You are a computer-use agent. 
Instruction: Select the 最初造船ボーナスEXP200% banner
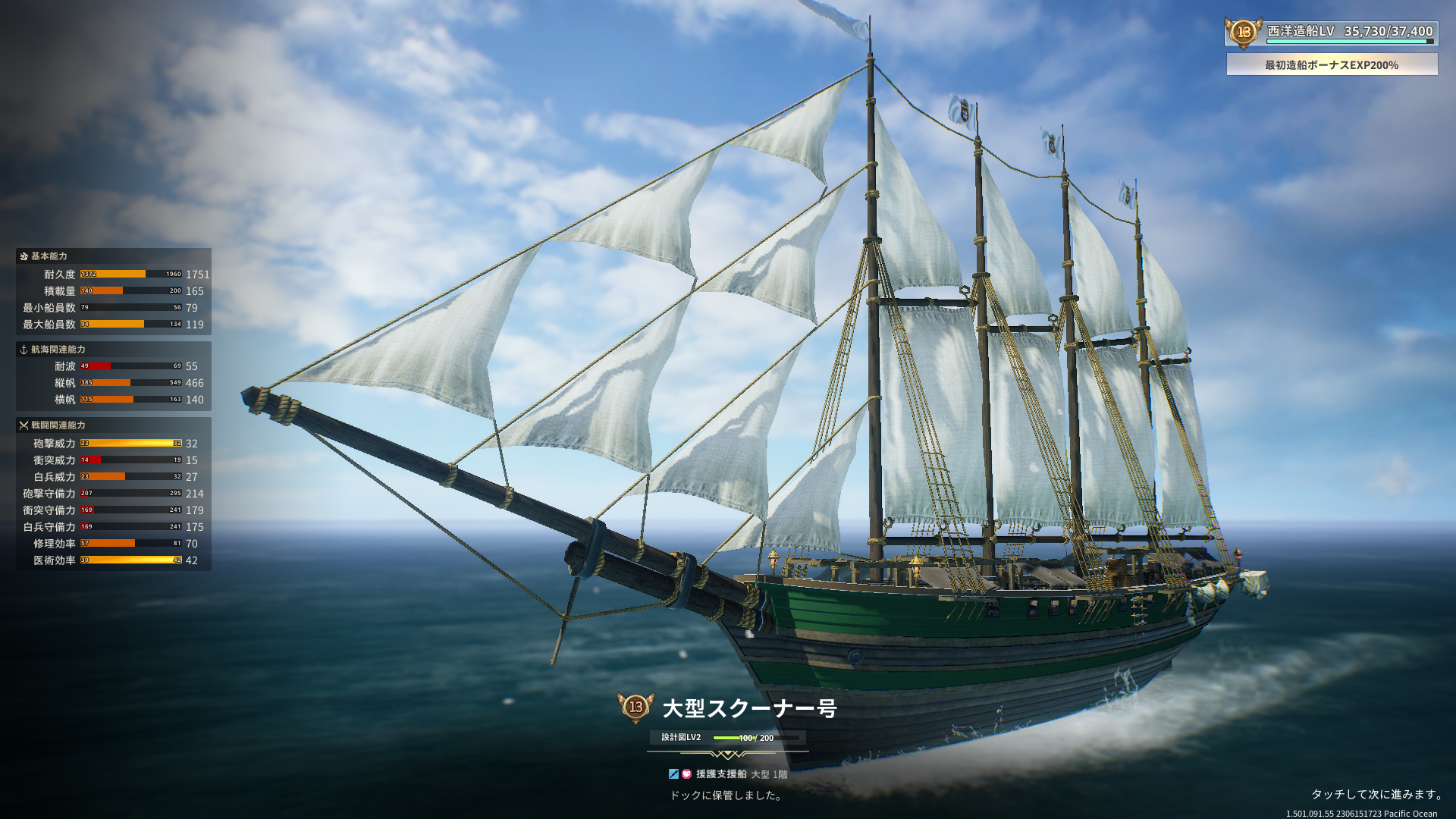[x=1332, y=65]
